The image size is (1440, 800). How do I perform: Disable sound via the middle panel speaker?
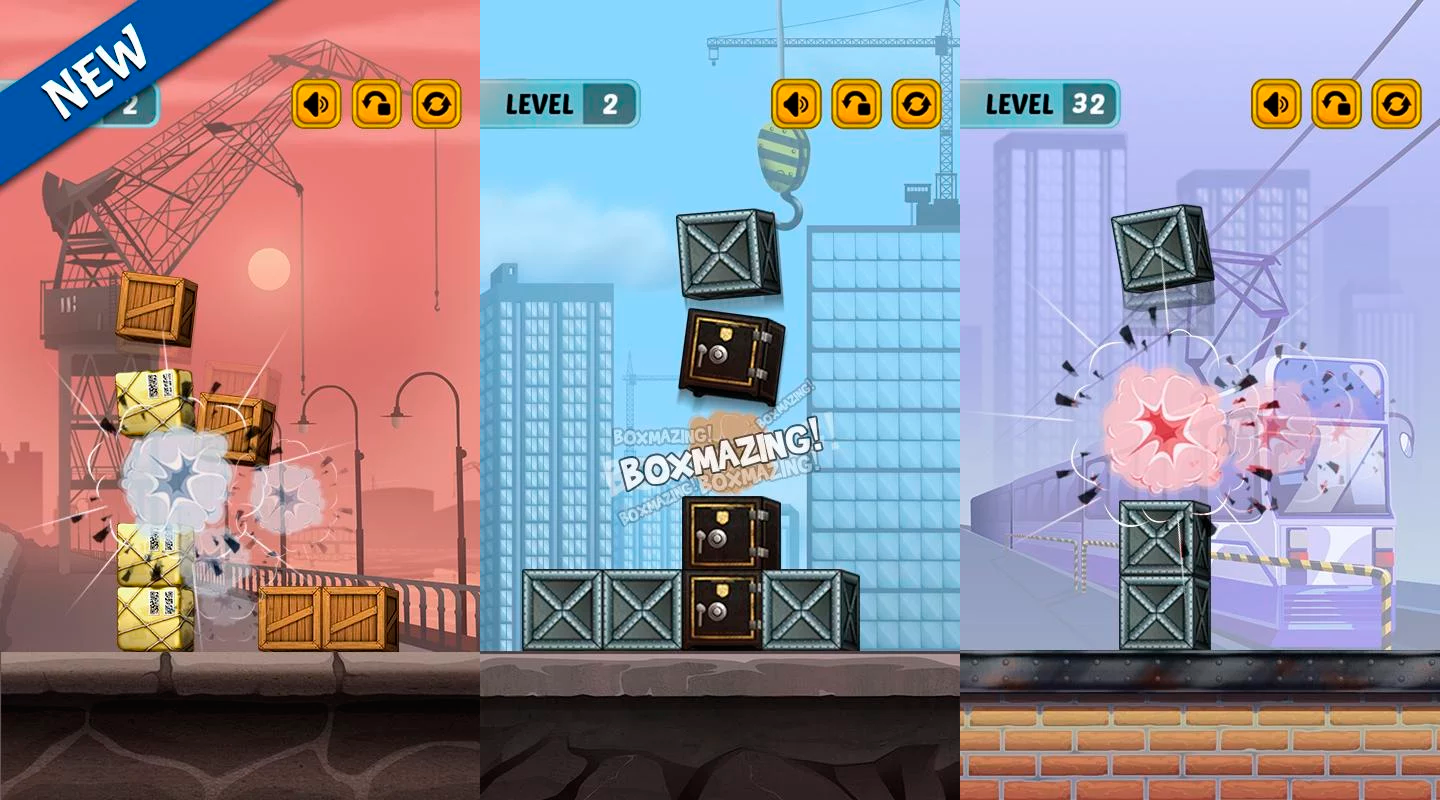(796, 102)
